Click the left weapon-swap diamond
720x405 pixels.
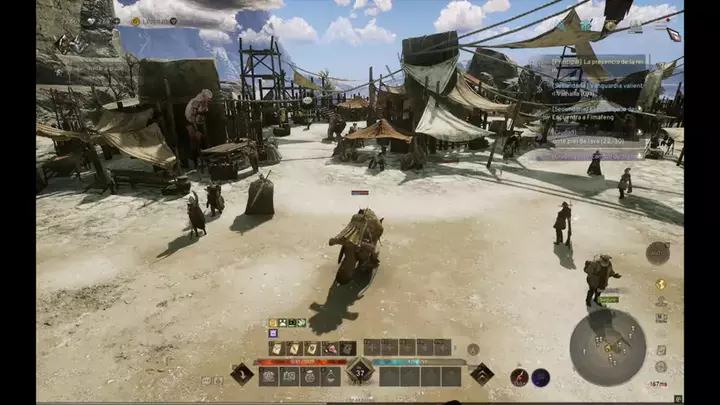242,374
